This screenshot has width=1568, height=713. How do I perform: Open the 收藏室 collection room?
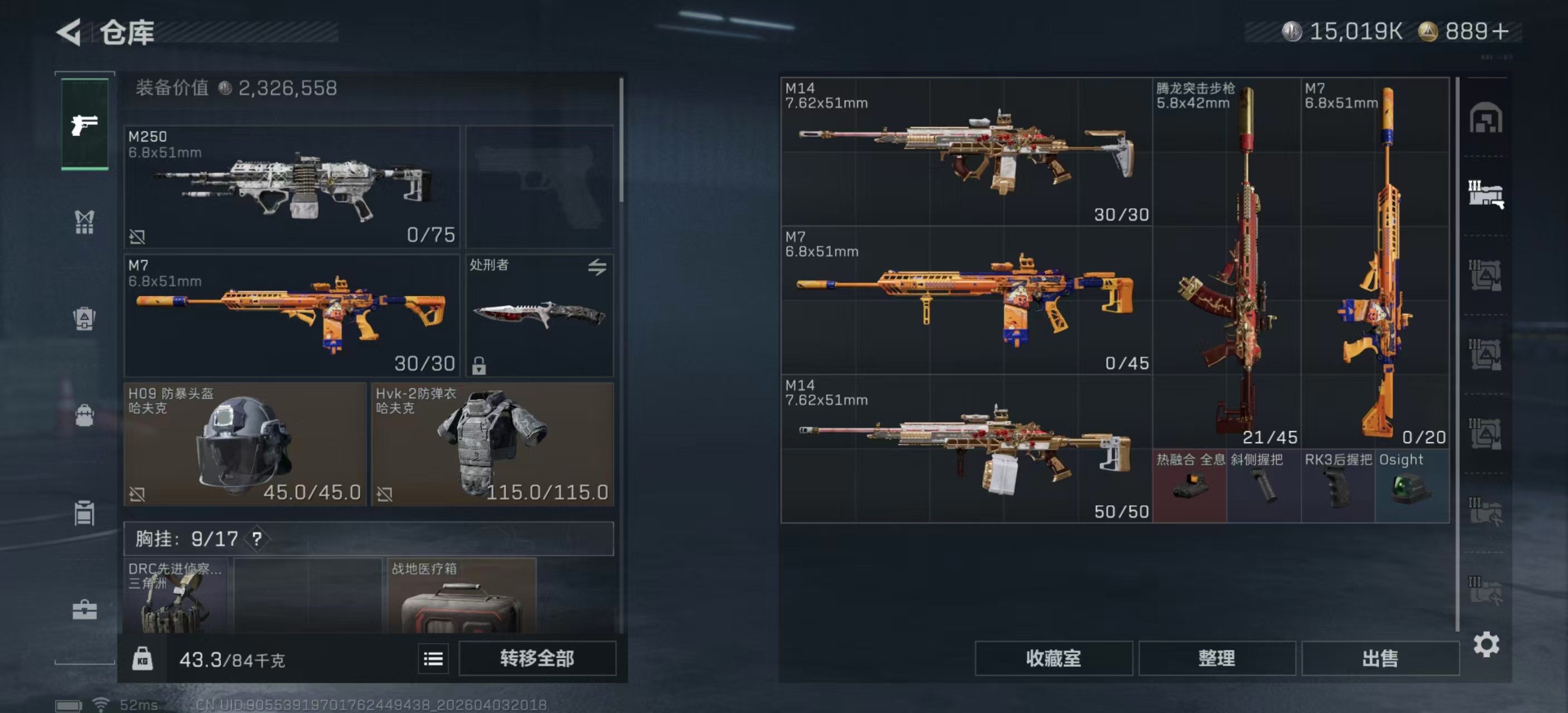[1053, 658]
